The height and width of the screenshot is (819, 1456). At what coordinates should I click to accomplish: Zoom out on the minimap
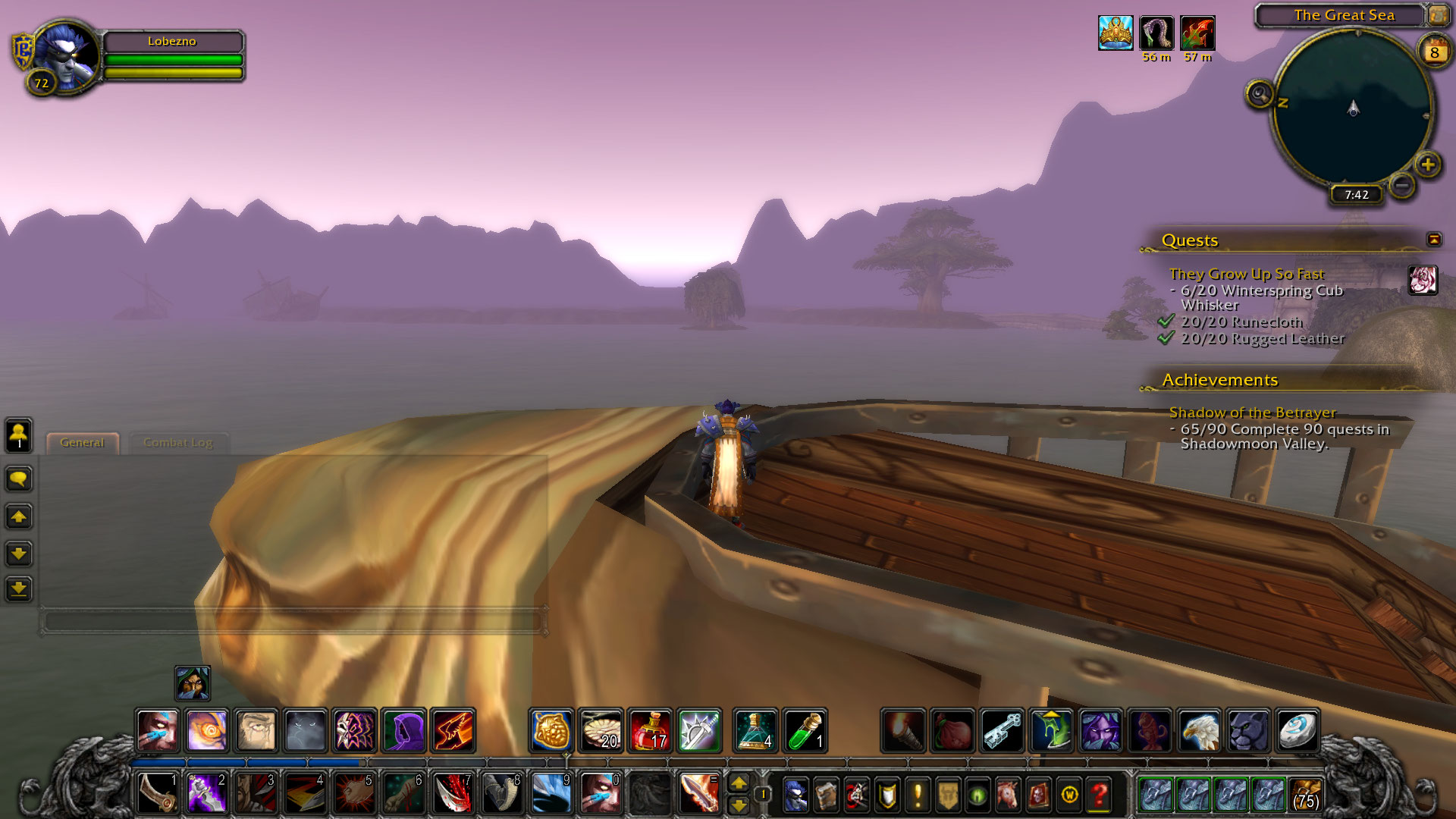point(1403,184)
